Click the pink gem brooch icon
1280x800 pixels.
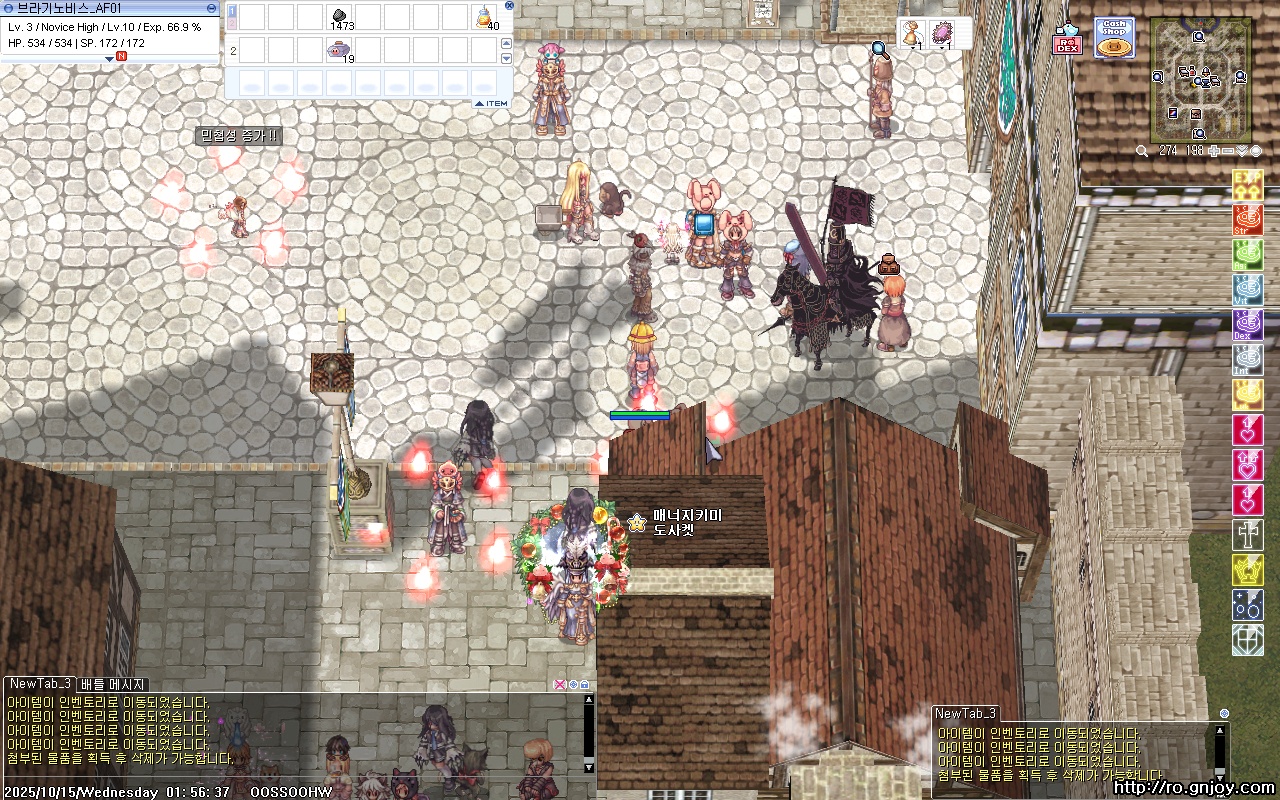coord(941,33)
